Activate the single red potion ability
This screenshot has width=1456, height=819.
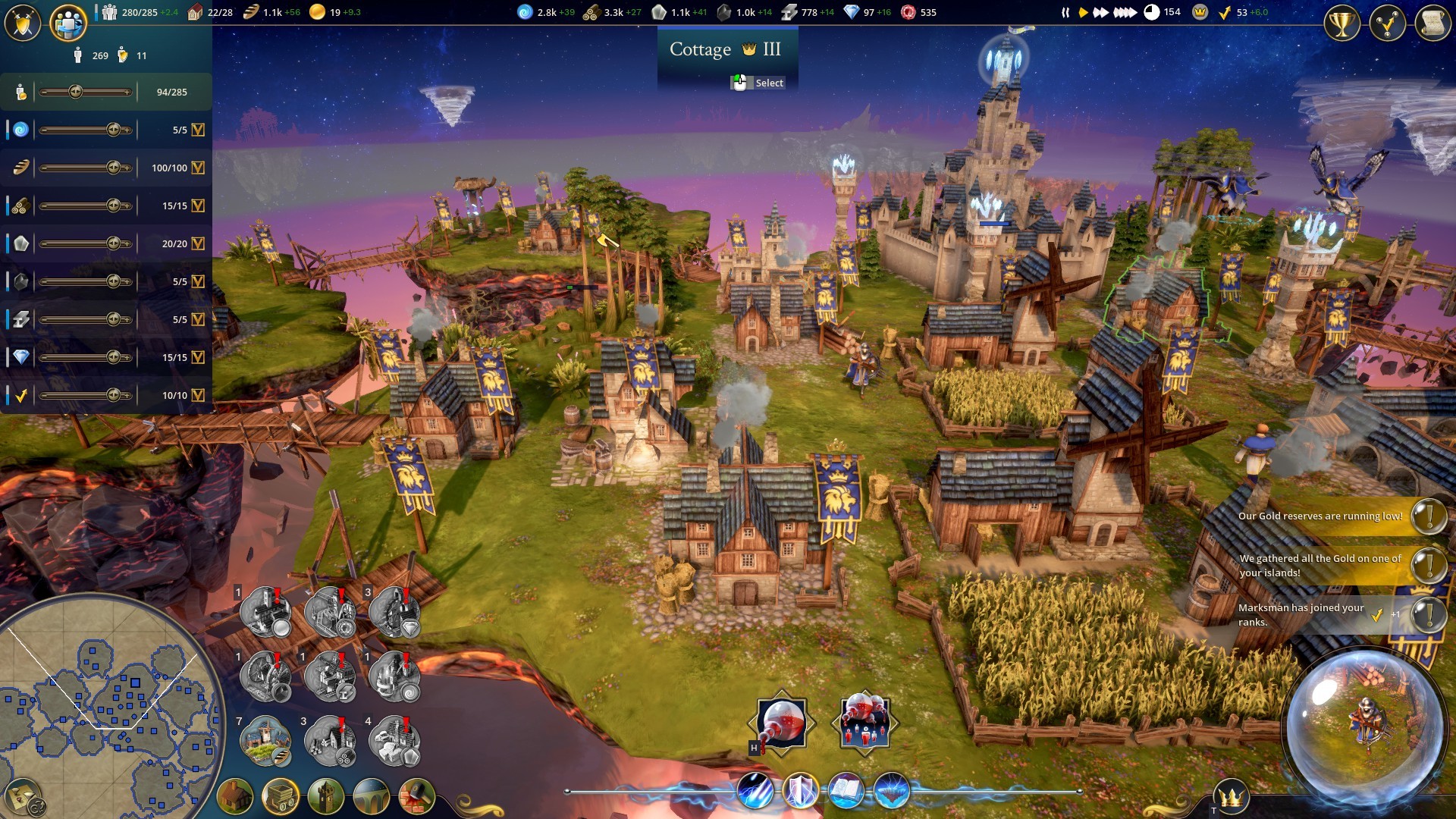tap(781, 723)
